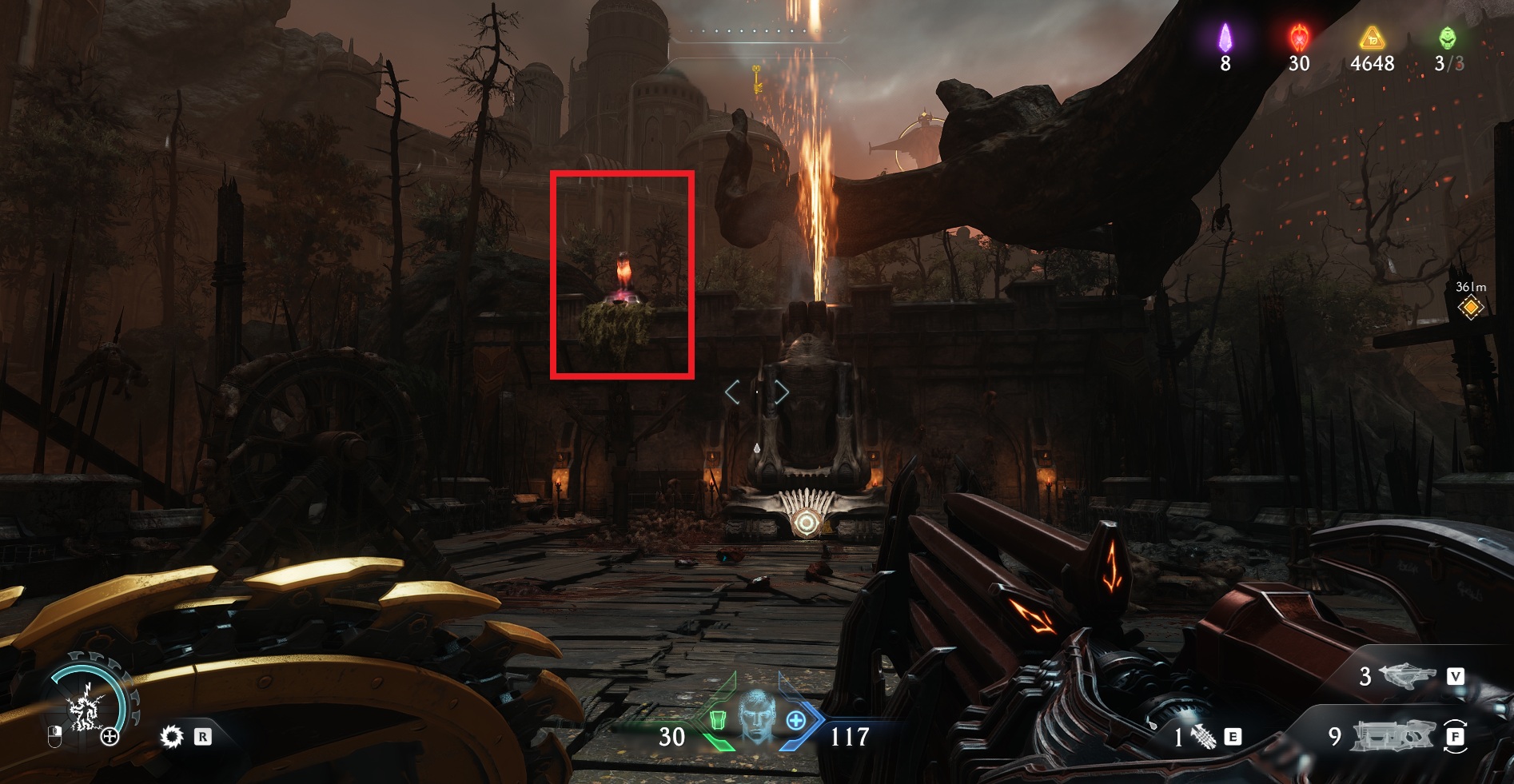This screenshot has height=784, width=1514.
Task: Select the green armor icon
Action: point(717,721)
